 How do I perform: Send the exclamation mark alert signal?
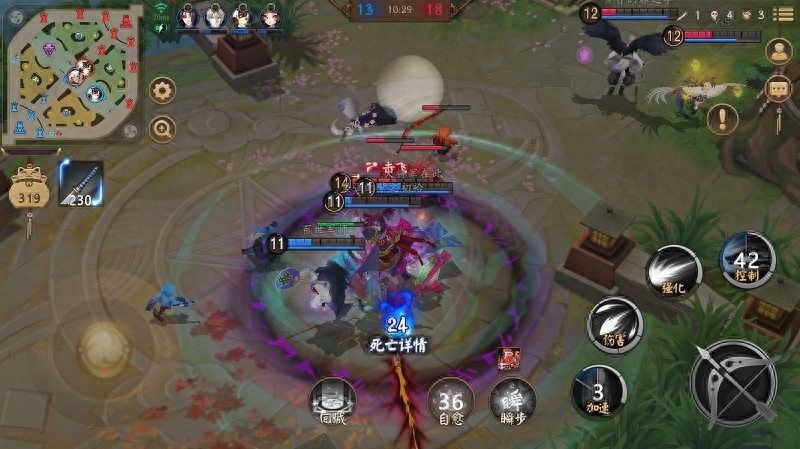722,119
